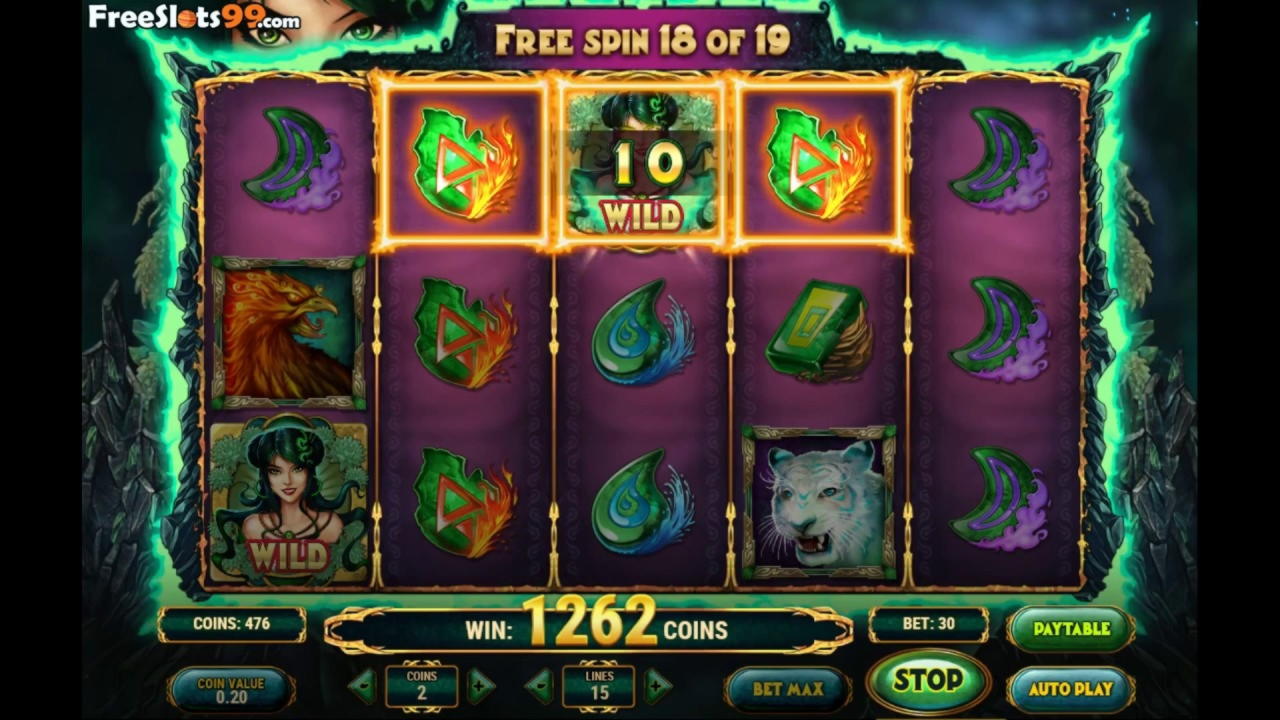Increase the coins per line
Image resolution: width=1280 pixels, height=720 pixels.
click(x=482, y=686)
